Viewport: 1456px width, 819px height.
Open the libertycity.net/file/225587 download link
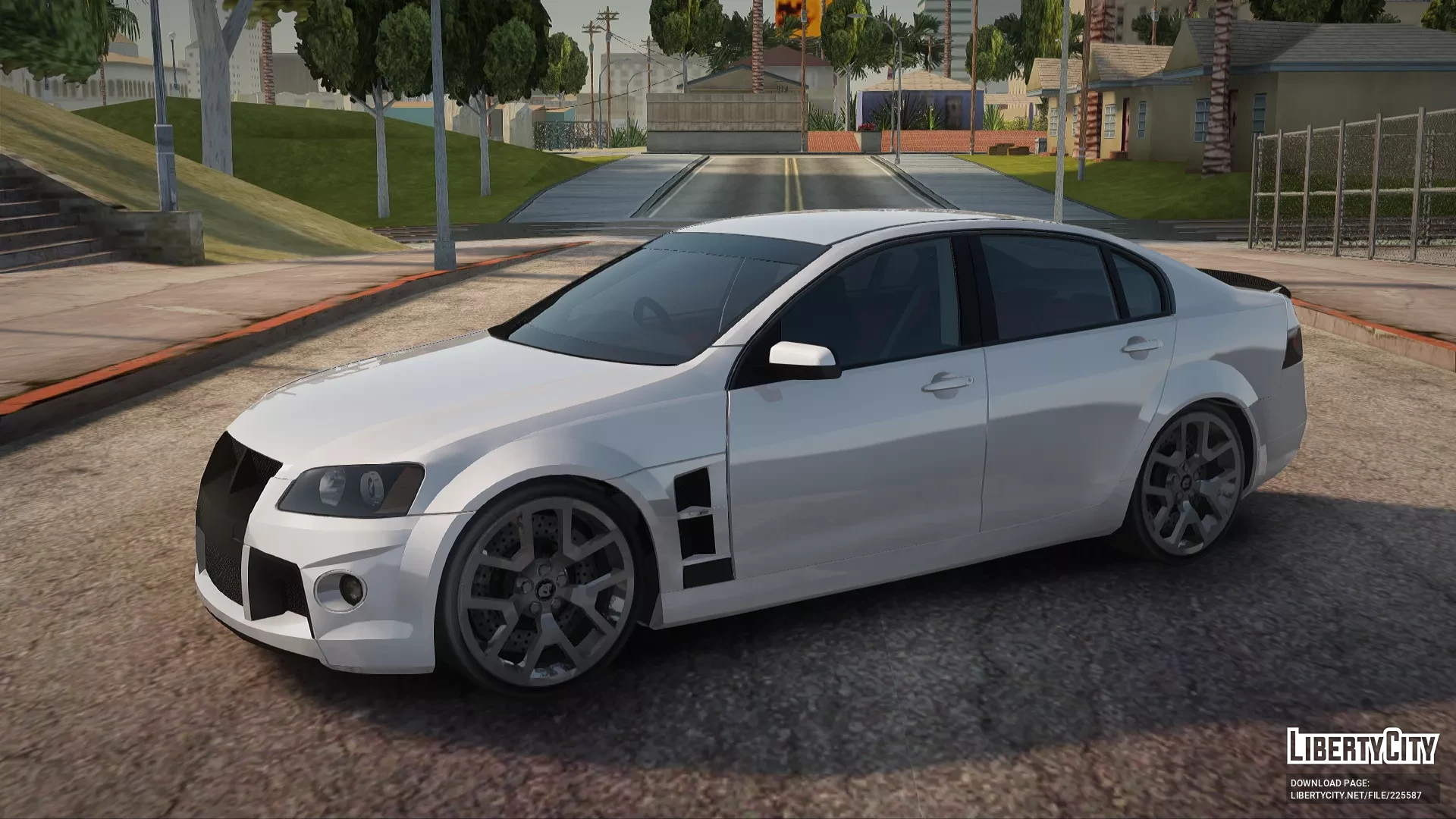coord(1356,795)
